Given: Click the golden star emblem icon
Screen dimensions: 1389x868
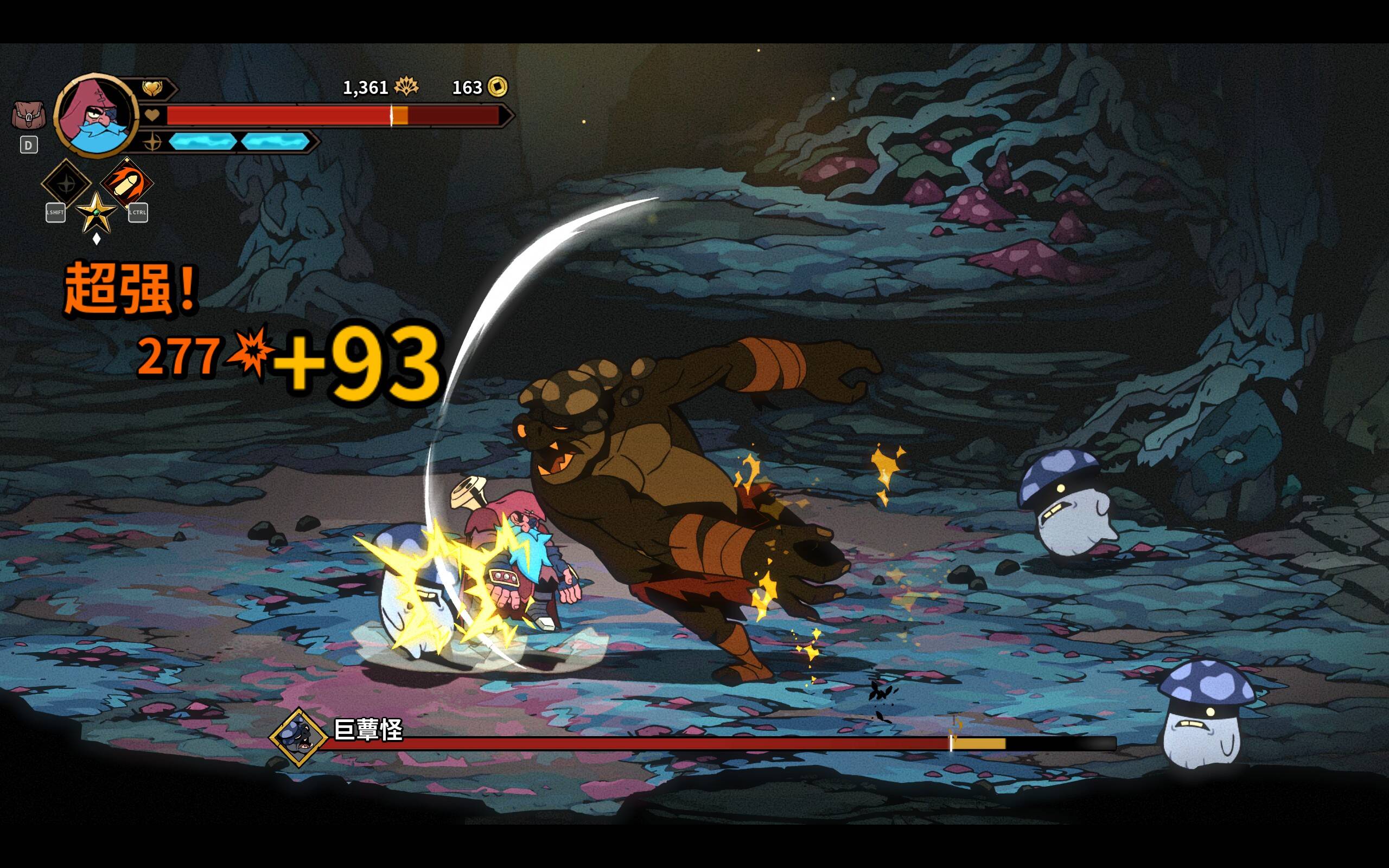Looking at the screenshot, I should pos(96,213).
